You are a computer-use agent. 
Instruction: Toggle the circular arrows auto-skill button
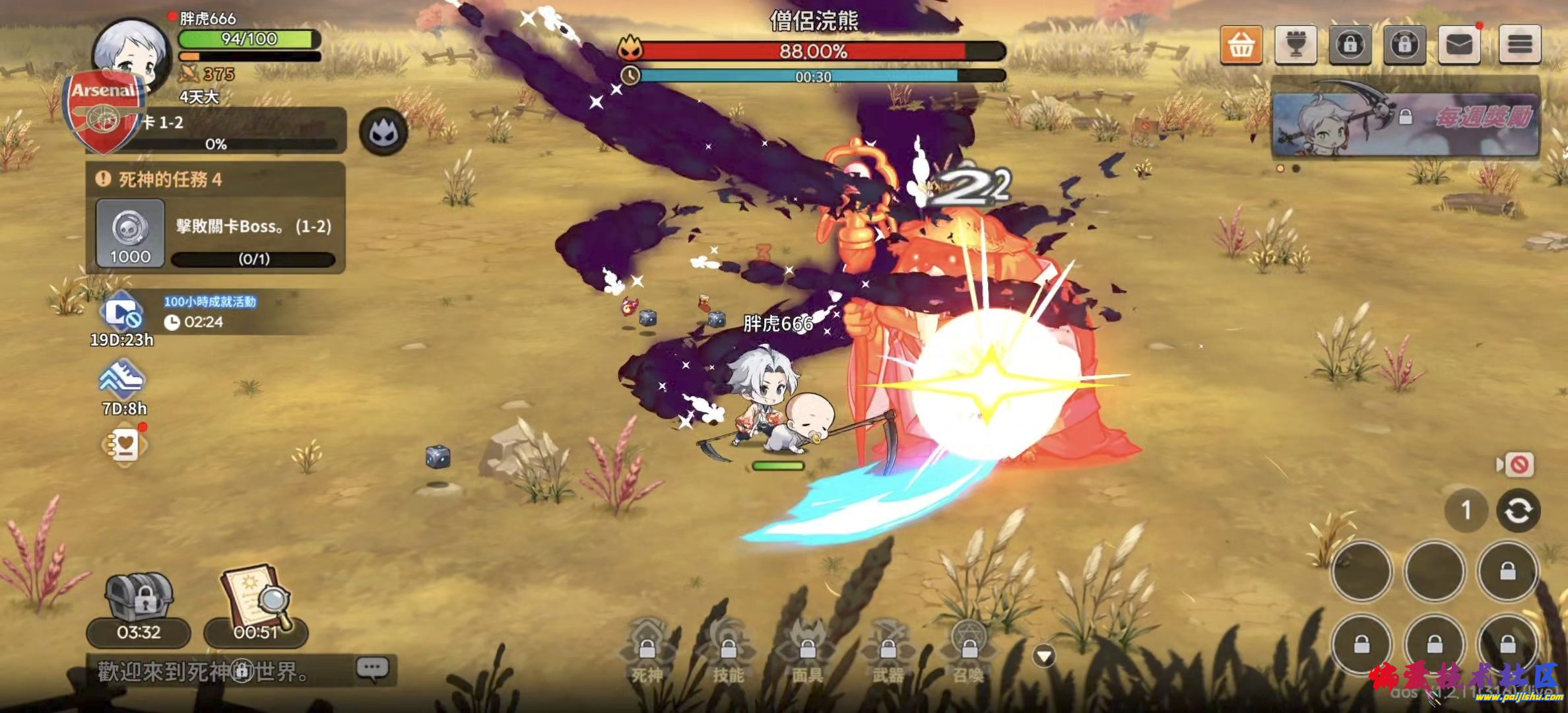tap(1518, 510)
